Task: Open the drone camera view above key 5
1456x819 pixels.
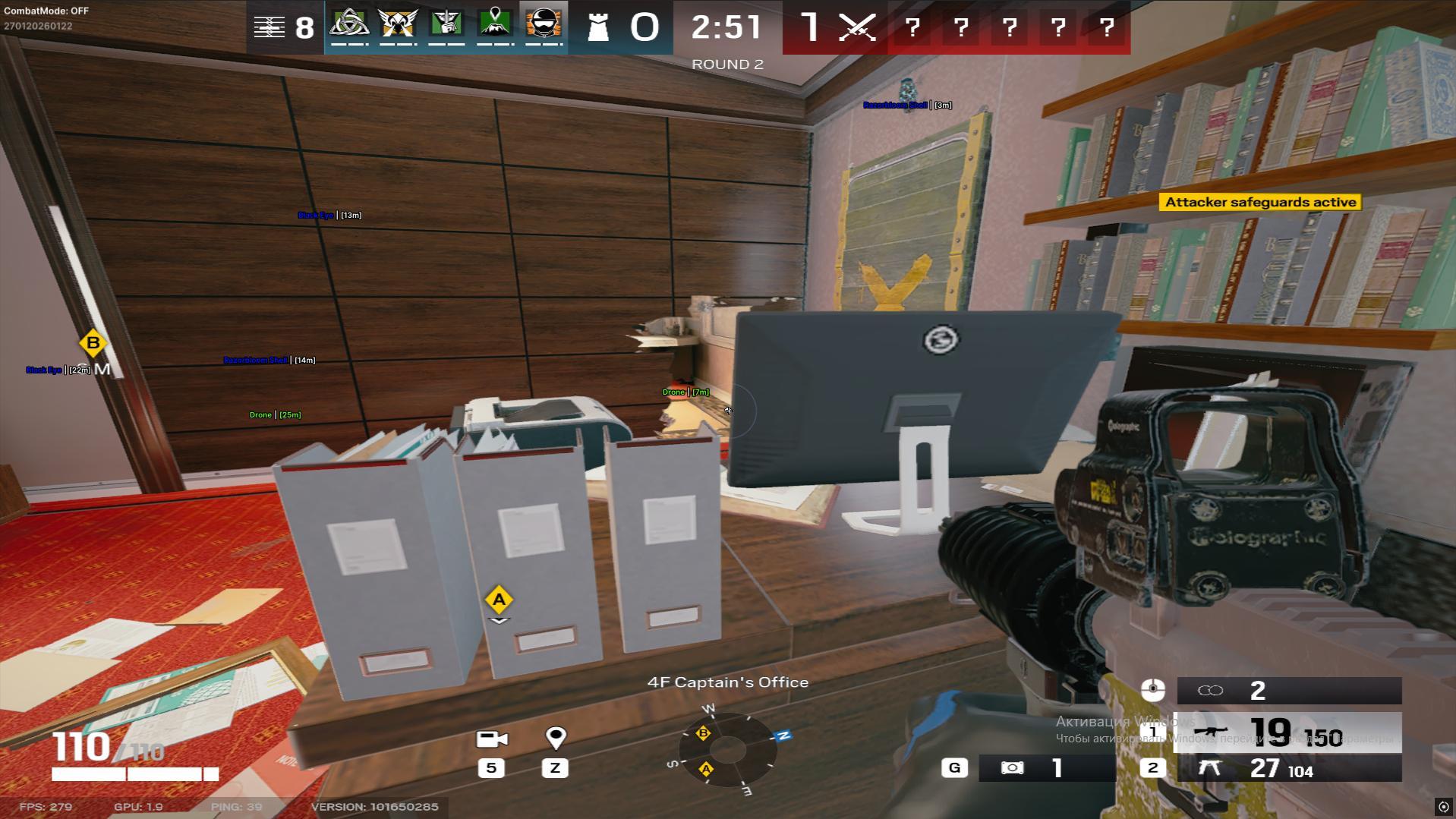Action: (492, 737)
